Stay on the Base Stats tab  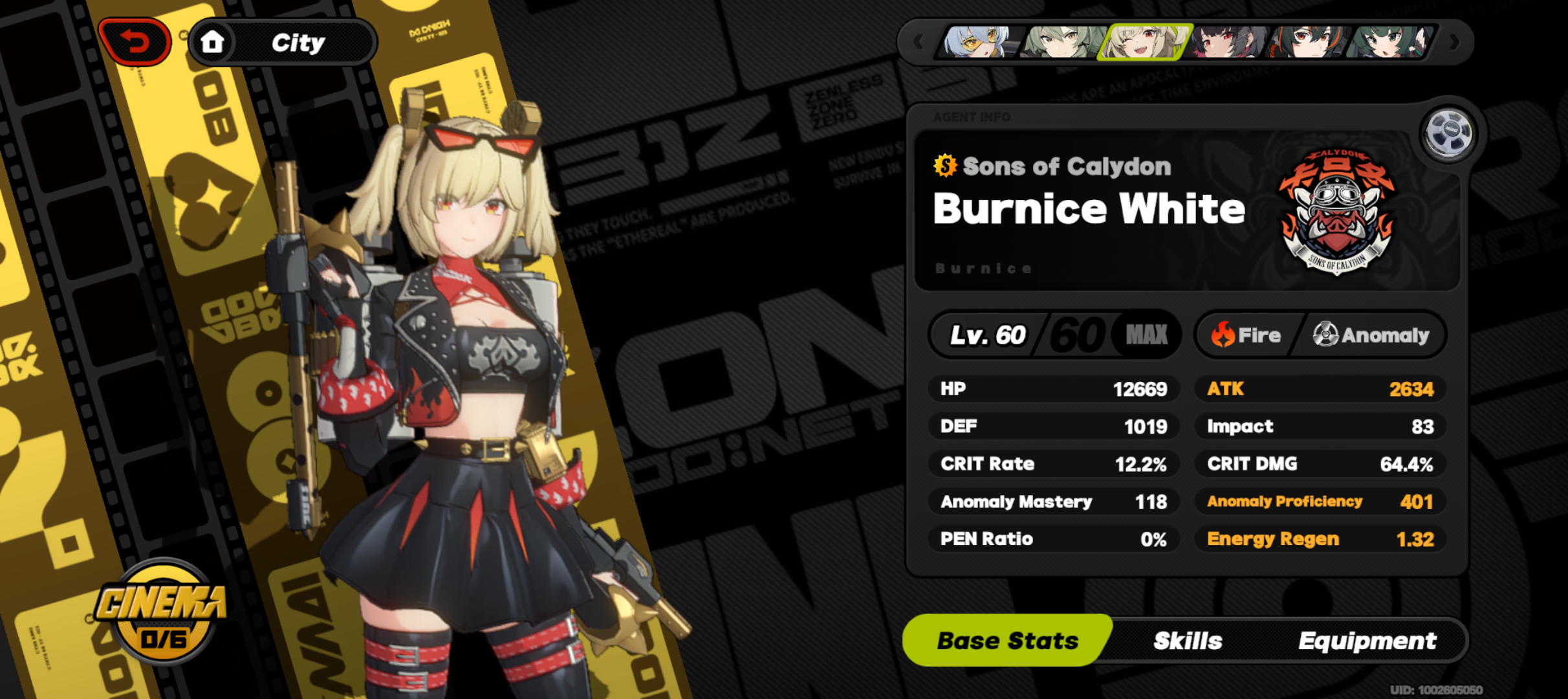pos(1007,641)
